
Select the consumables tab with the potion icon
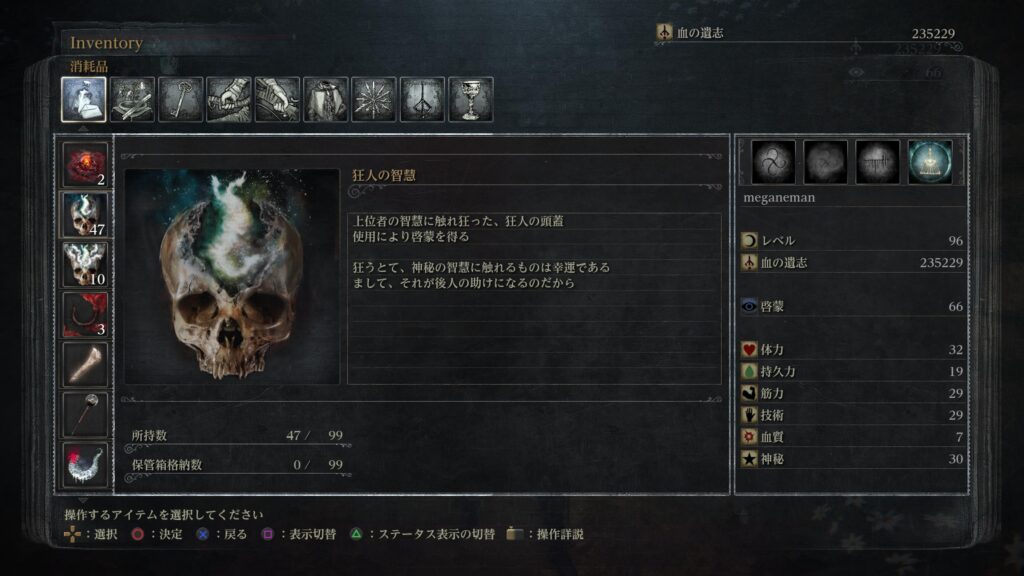pos(84,99)
